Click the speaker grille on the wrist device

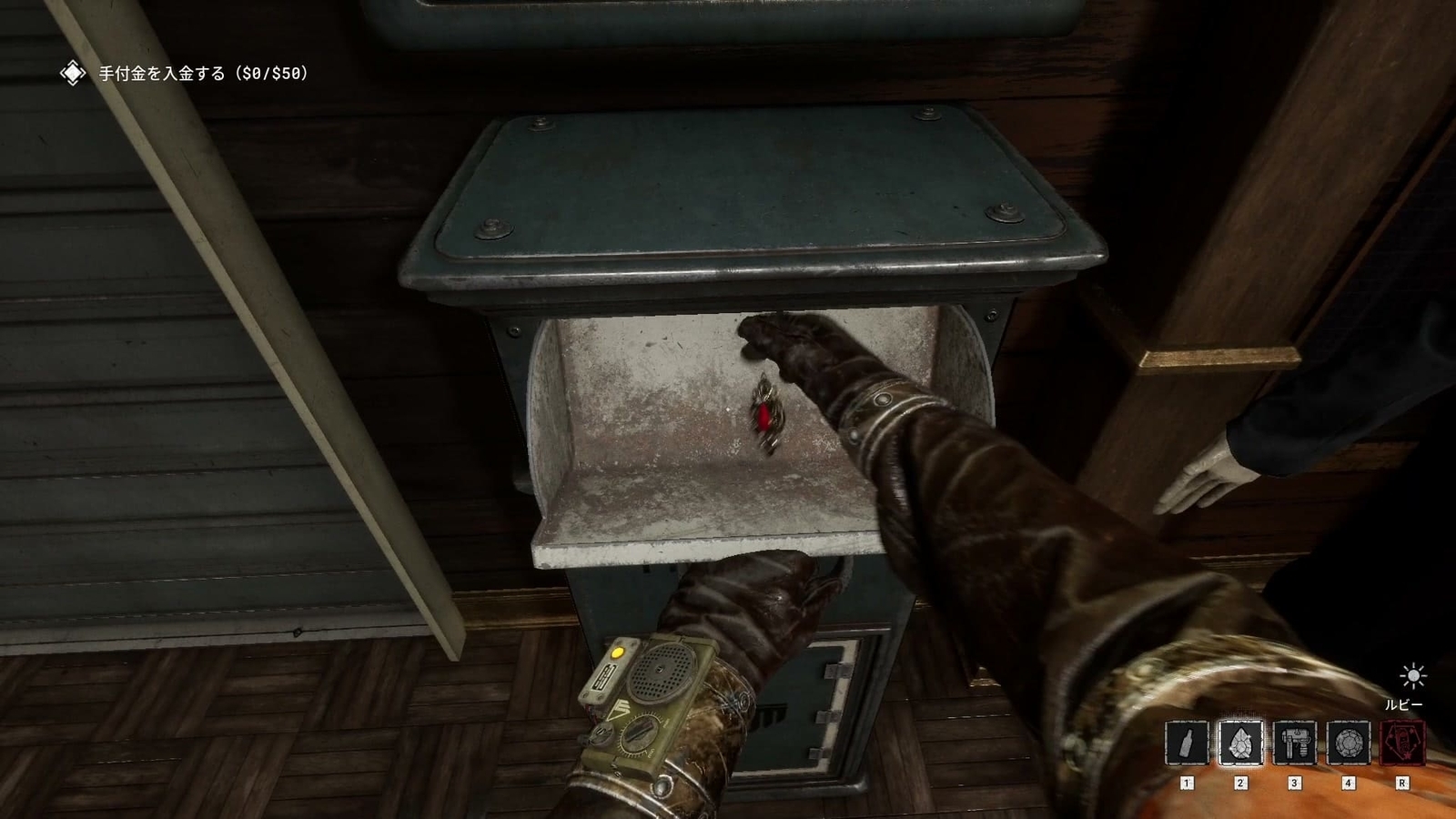pyautogui.click(x=660, y=669)
